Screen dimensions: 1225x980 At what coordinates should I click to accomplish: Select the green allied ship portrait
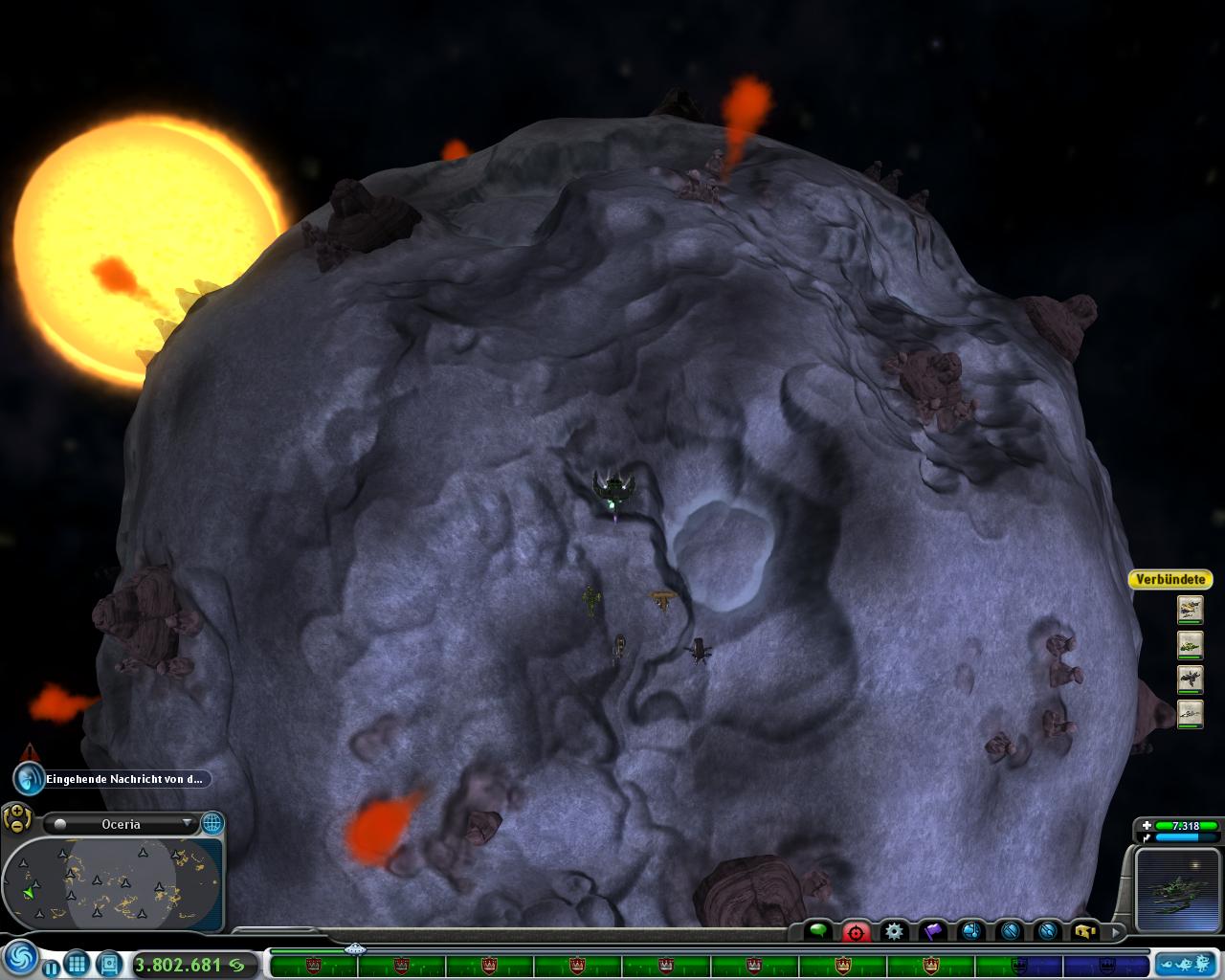[x=1190, y=645]
